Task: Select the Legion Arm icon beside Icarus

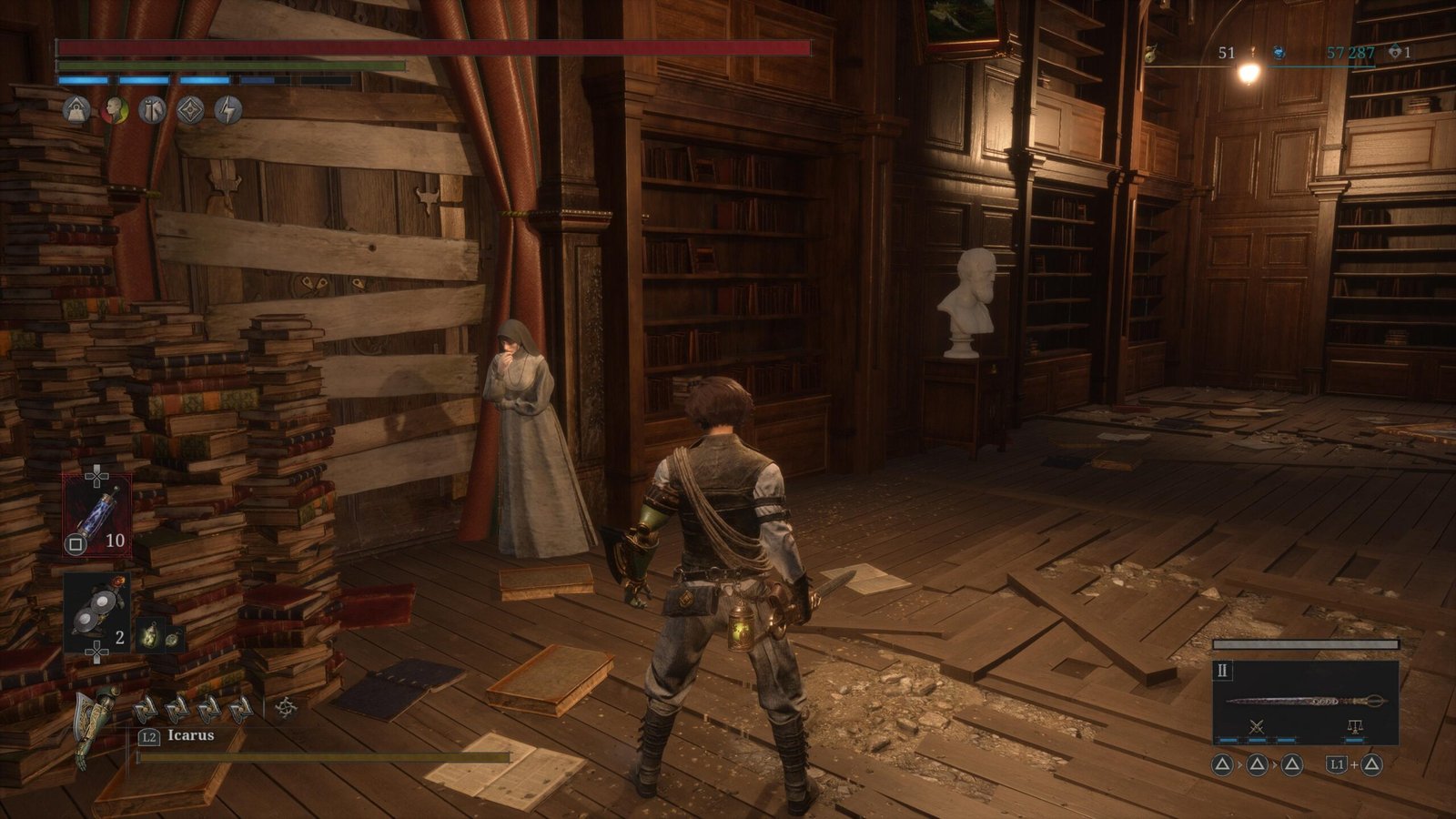Action: click(97, 725)
